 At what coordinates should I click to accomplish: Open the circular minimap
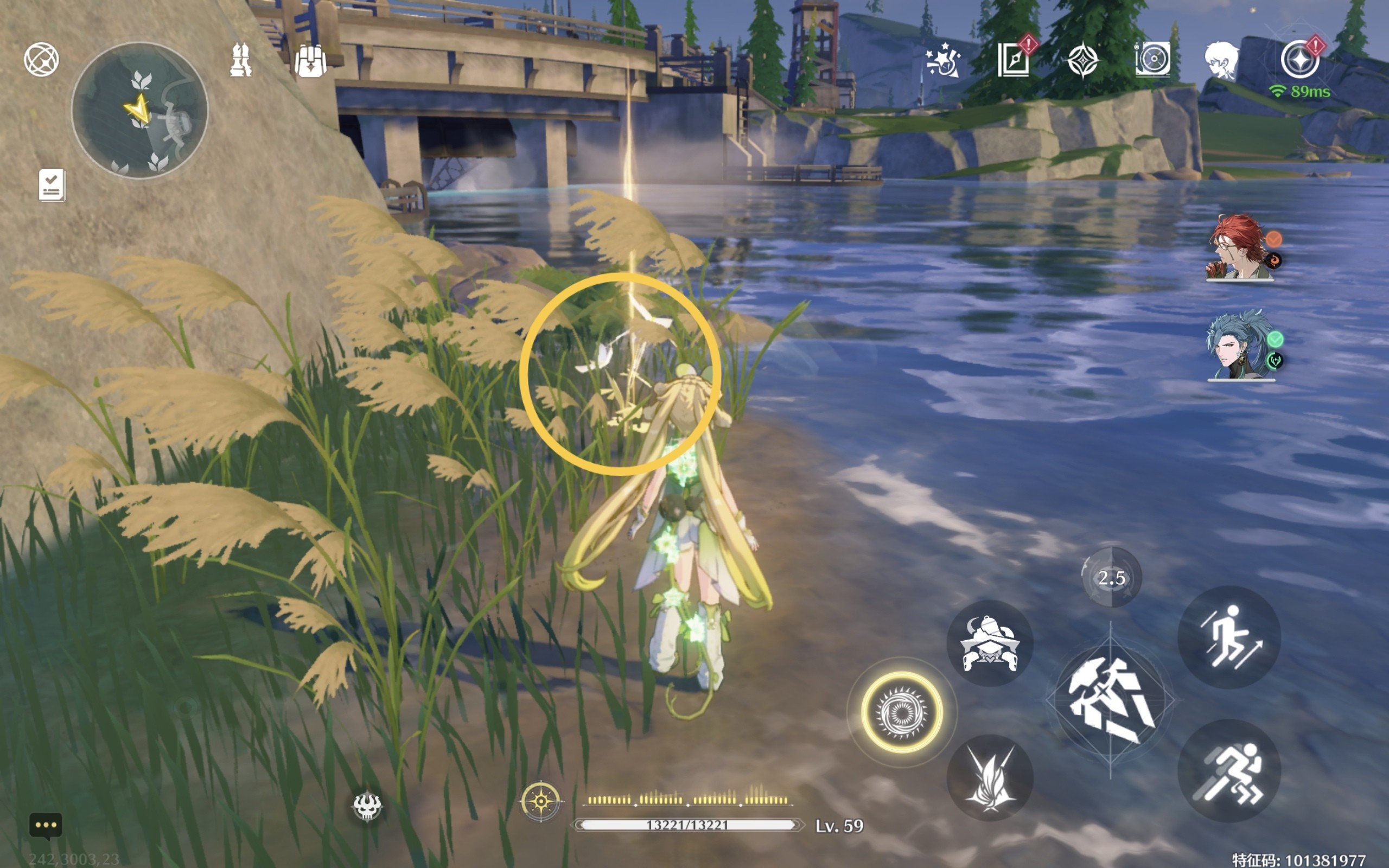(139, 110)
